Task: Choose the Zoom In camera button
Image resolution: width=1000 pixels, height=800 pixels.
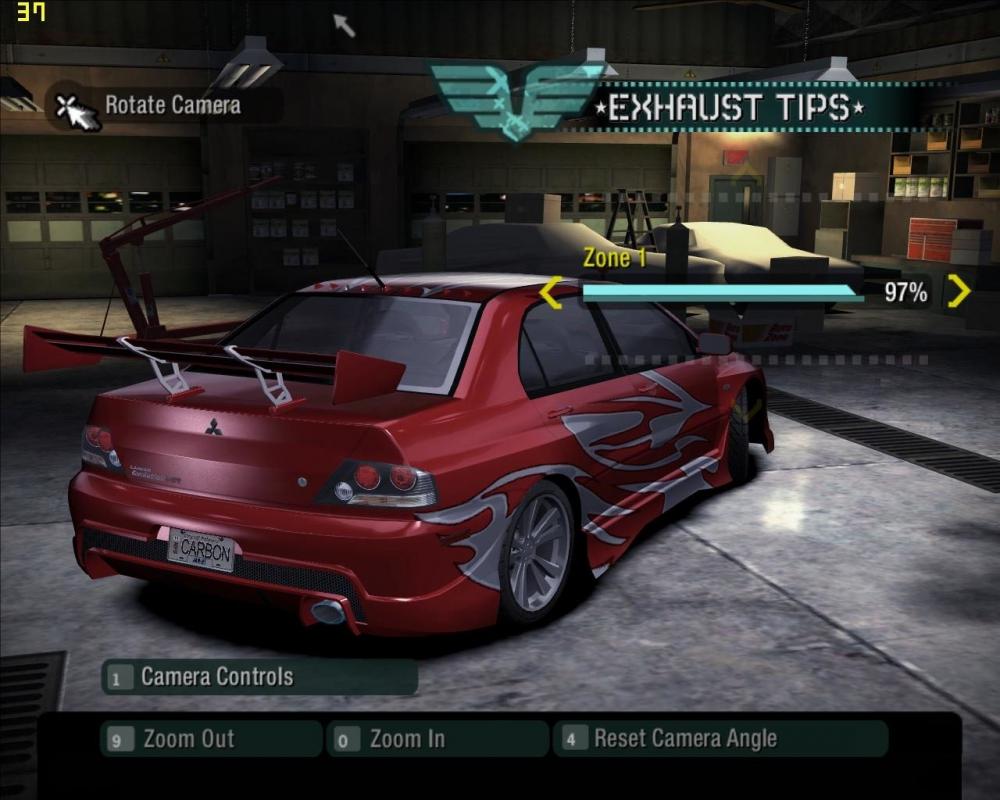Action: 437,739
